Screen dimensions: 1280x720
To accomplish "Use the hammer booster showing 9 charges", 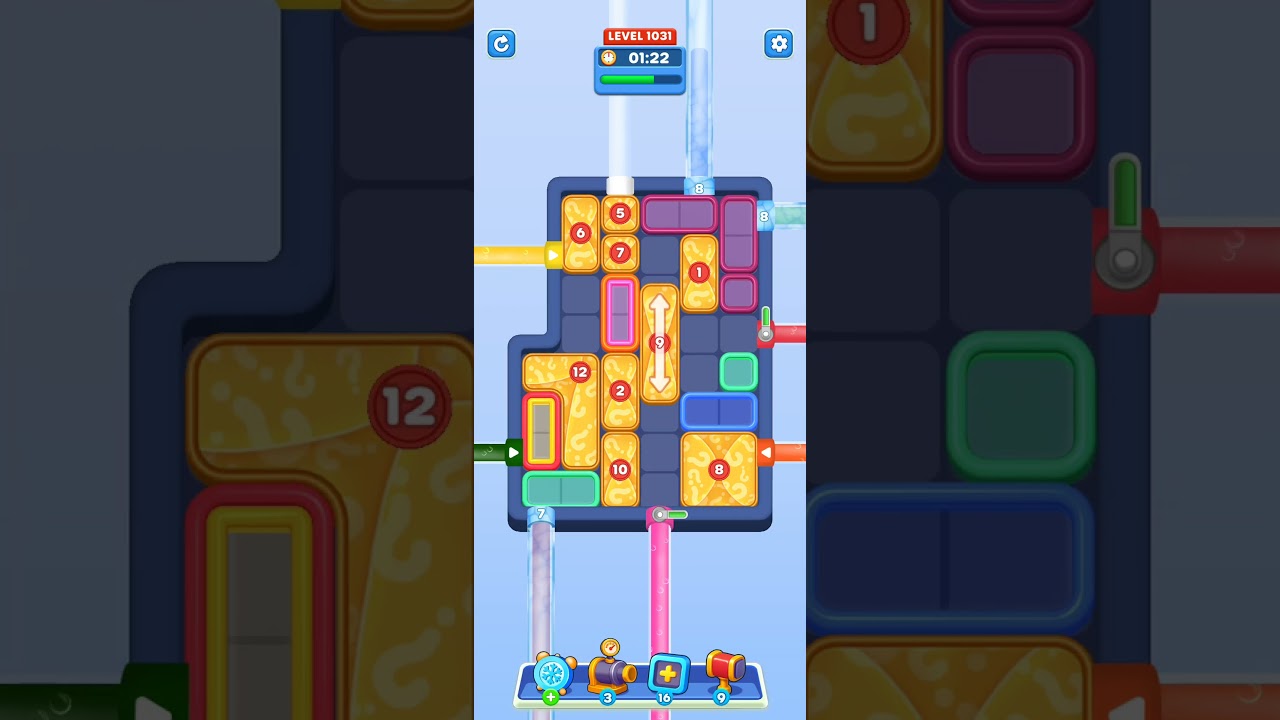I will (723, 672).
